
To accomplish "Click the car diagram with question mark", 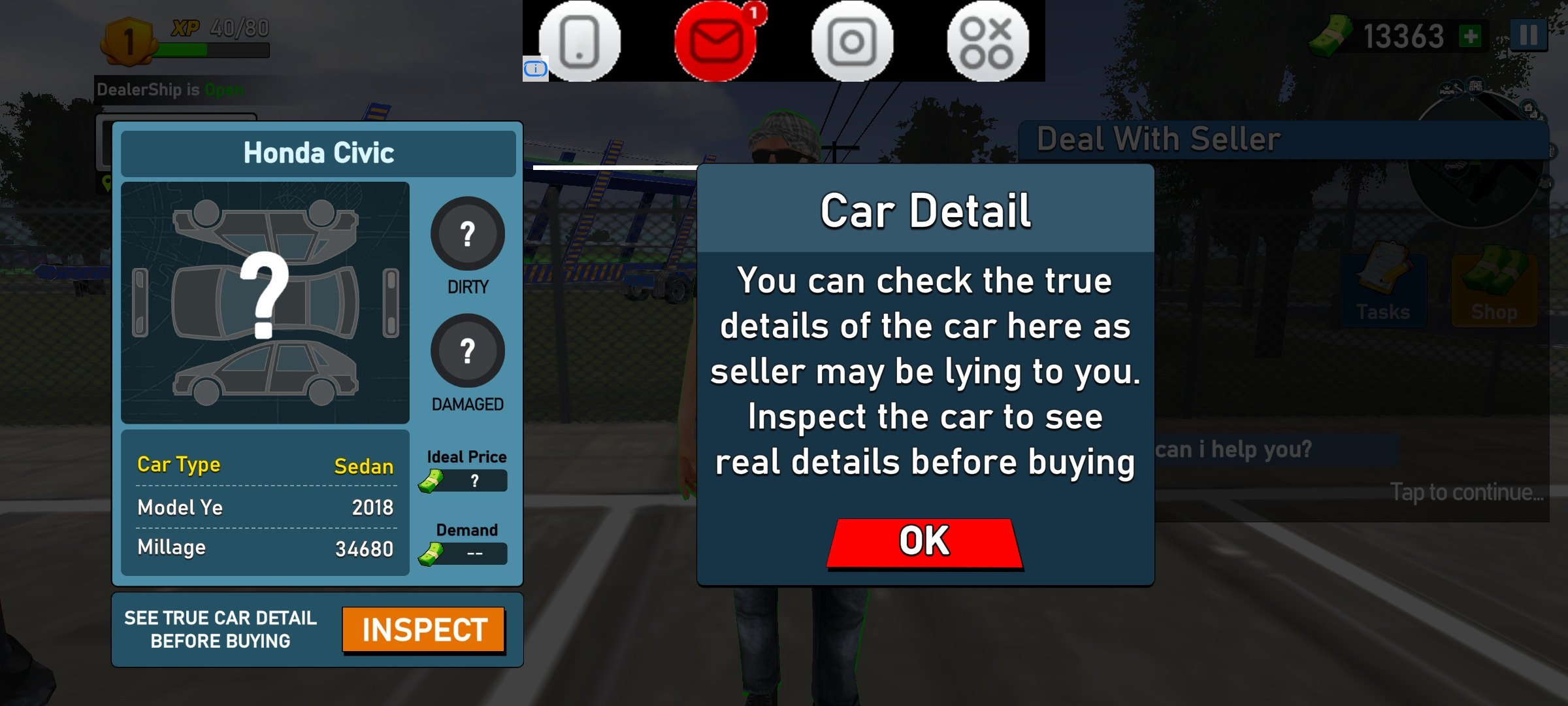I will coord(265,303).
